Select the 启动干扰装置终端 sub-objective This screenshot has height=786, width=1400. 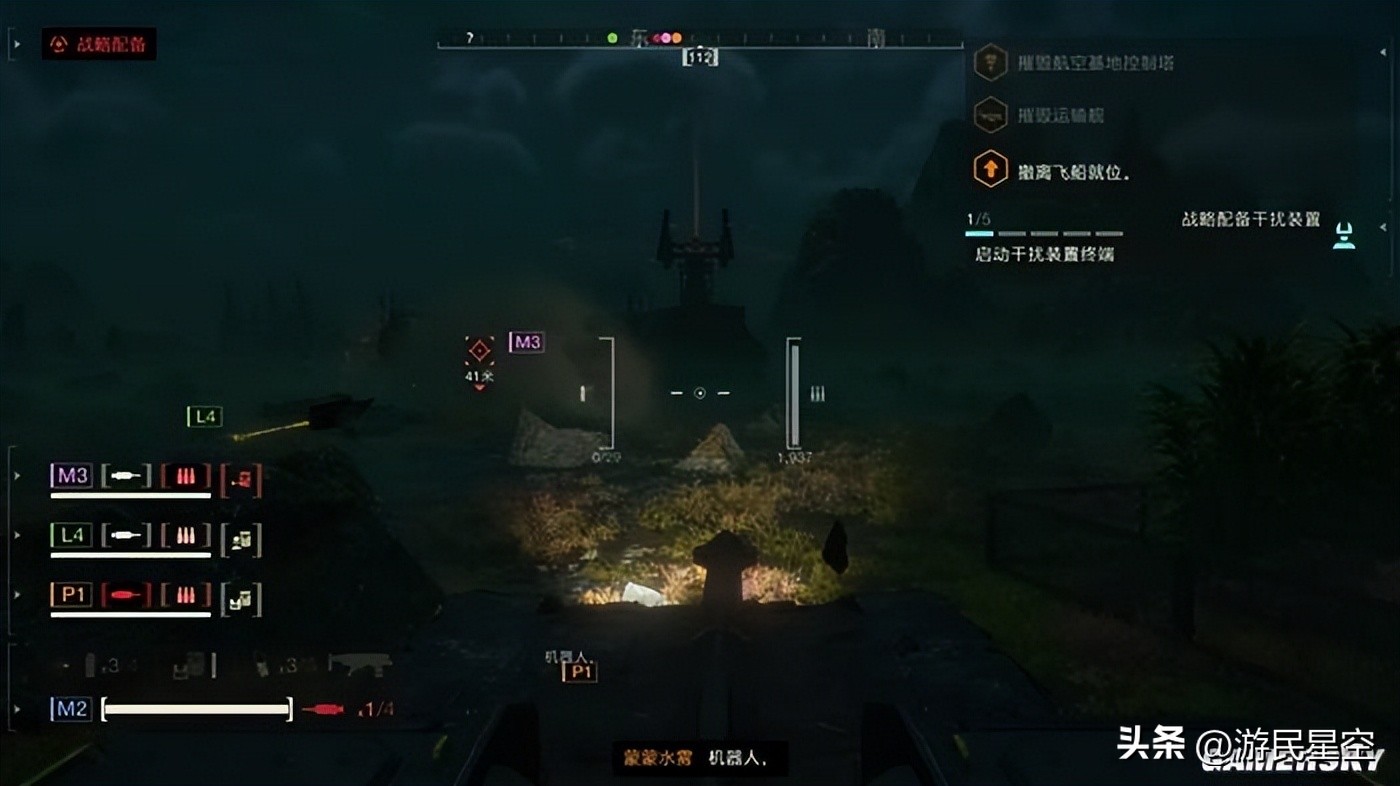1044,254
